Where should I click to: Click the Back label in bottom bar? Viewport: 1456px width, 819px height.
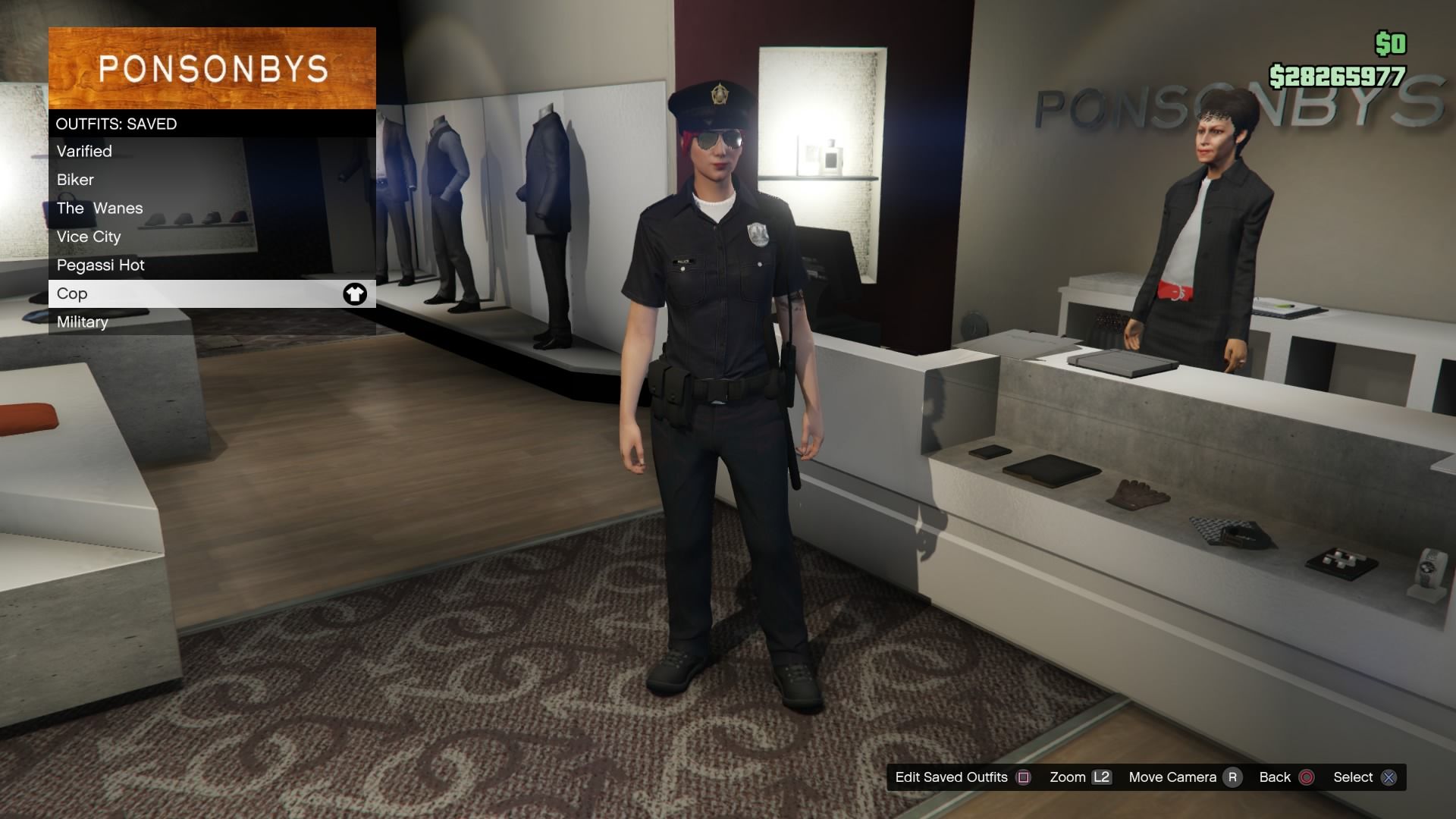point(1275,777)
